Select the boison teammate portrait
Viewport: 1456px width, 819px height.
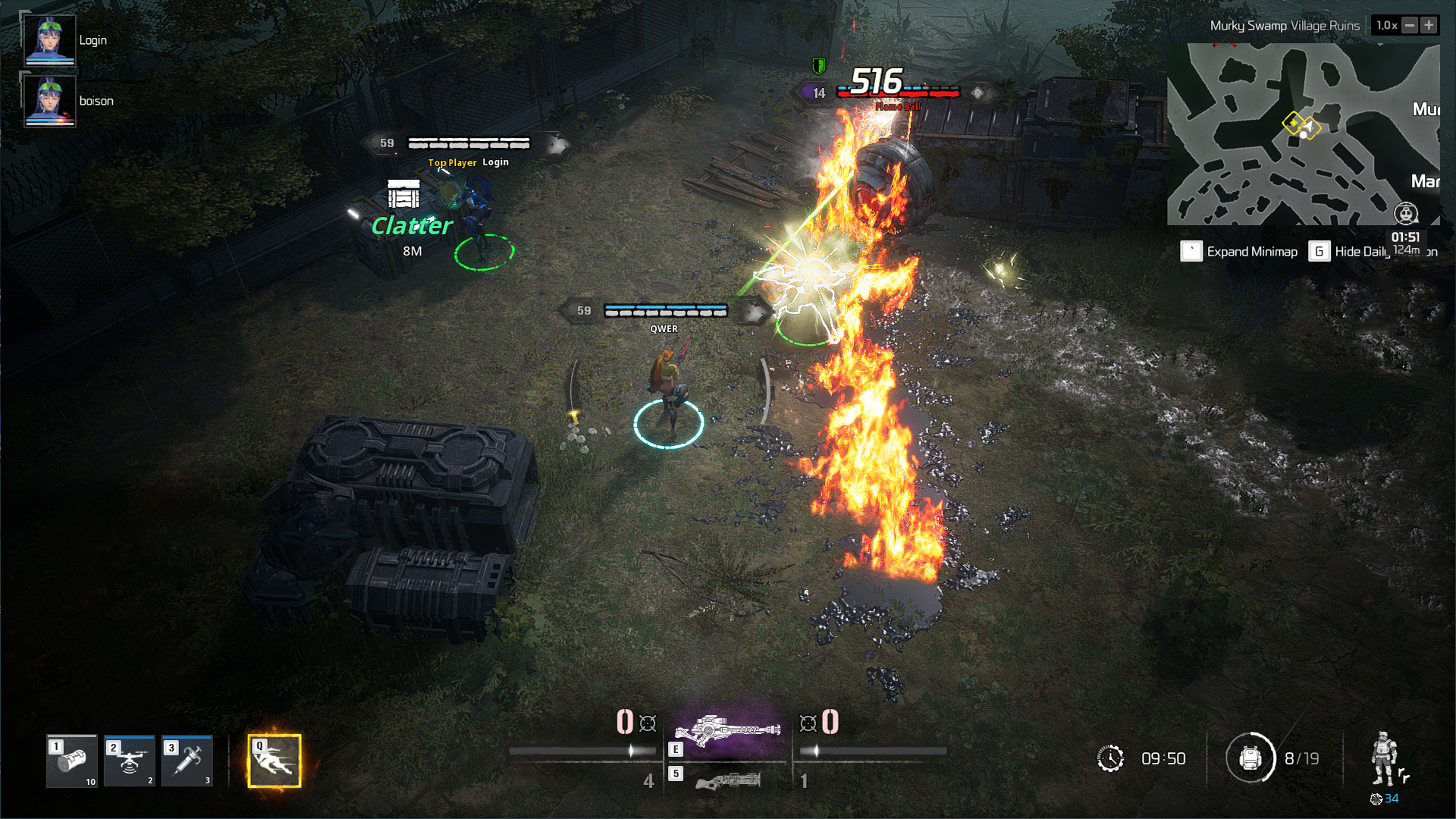pos(50,99)
